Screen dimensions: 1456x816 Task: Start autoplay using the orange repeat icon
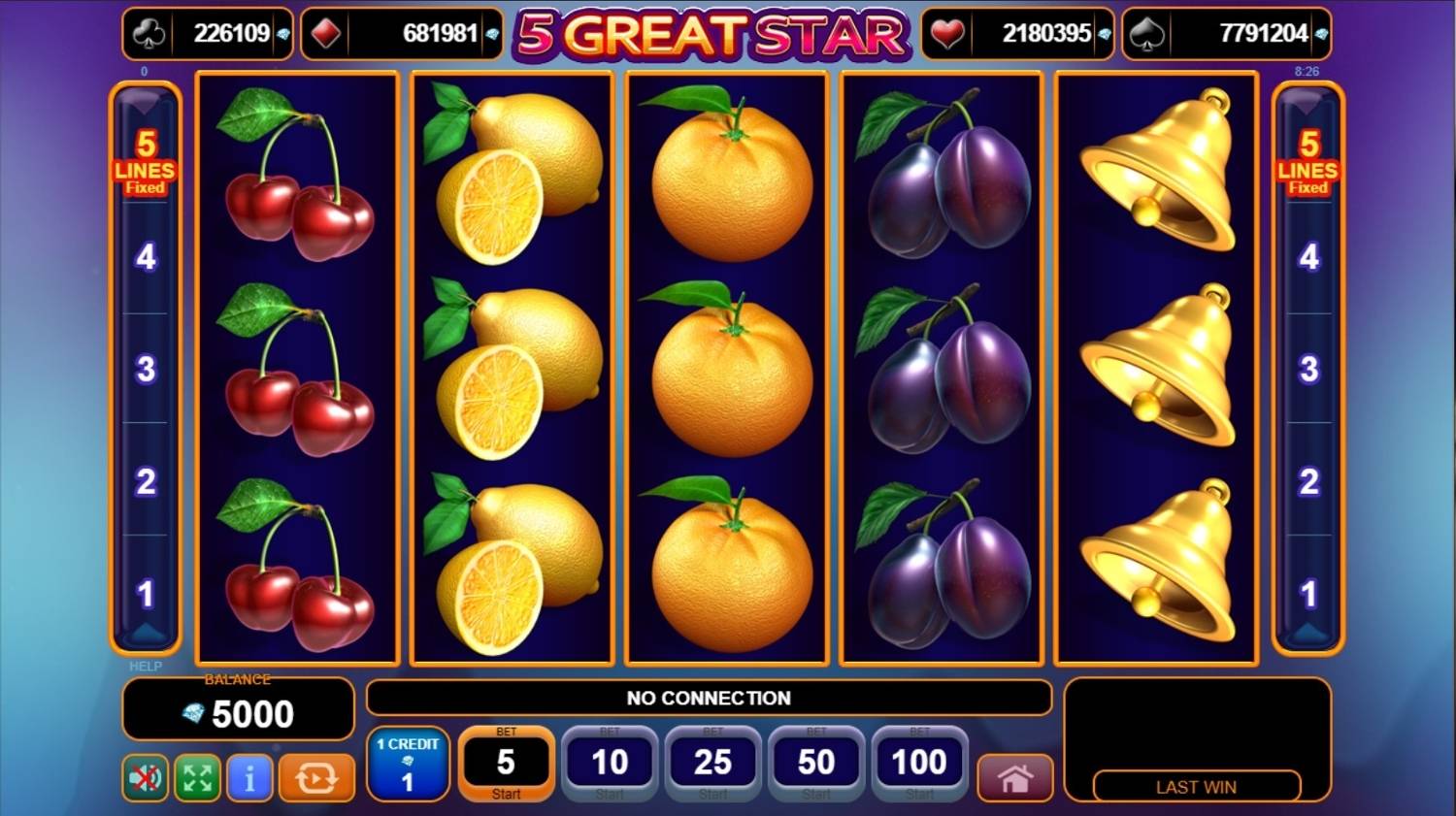pos(315,777)
